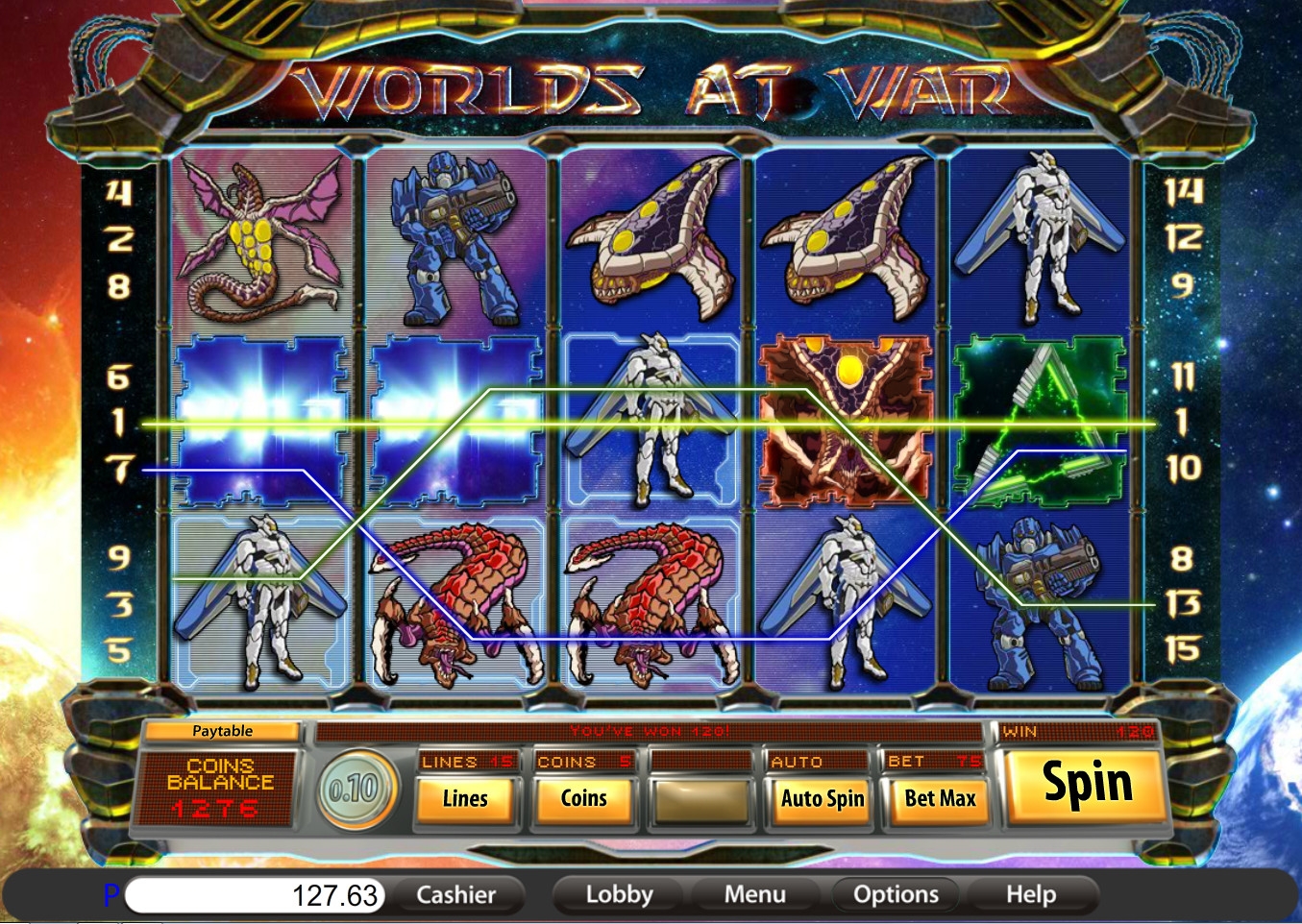This screenshot has height=924, width=1302.
Task: Open the Options panel
Action: (896, 895)
